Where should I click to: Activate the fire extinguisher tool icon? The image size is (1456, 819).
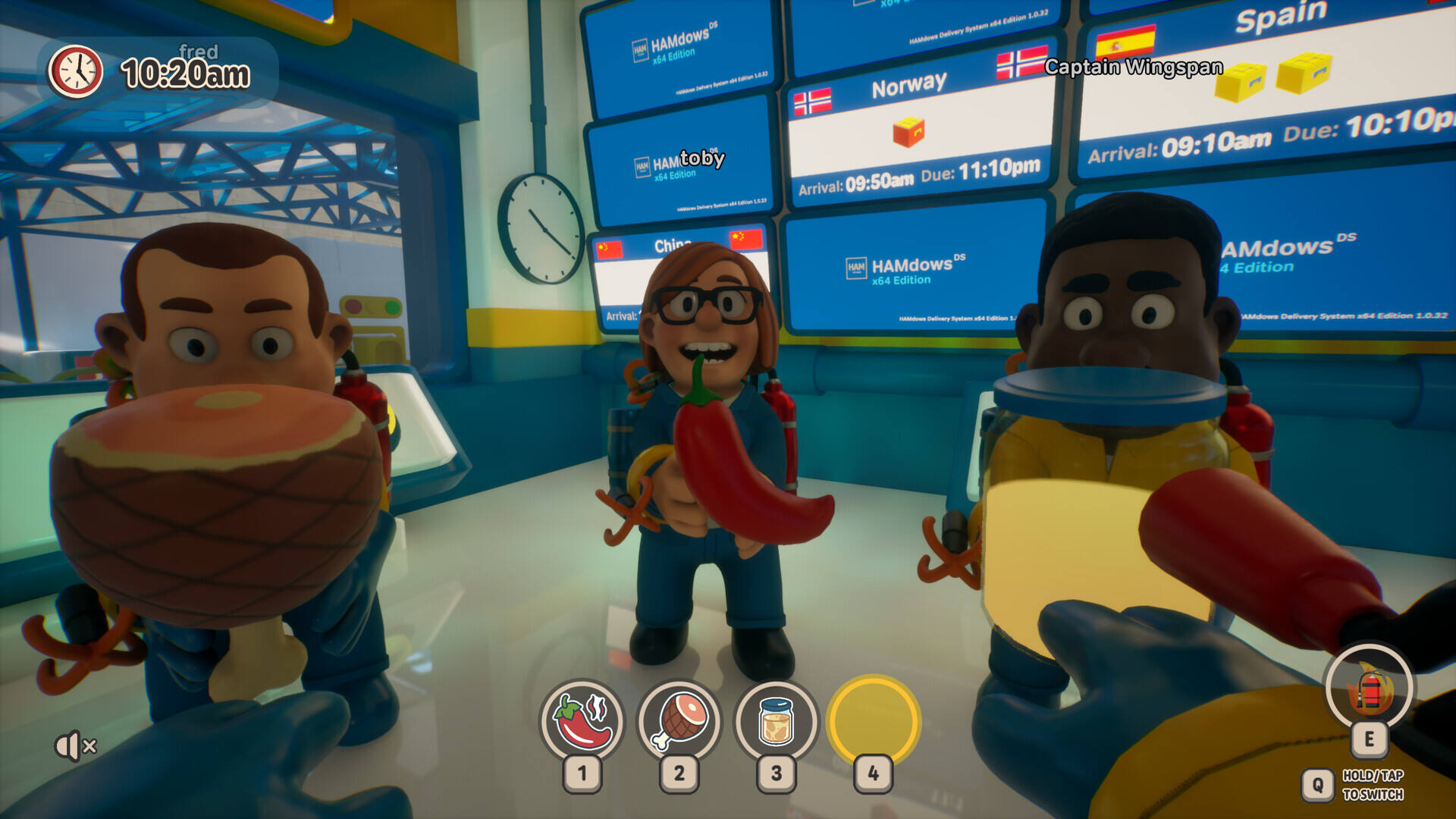(x=1369, y=689)
